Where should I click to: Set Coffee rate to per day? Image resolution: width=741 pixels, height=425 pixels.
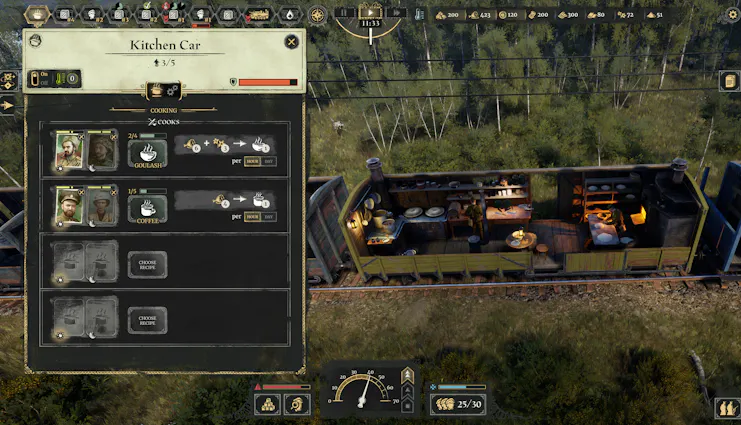click(x=268, y=216)
